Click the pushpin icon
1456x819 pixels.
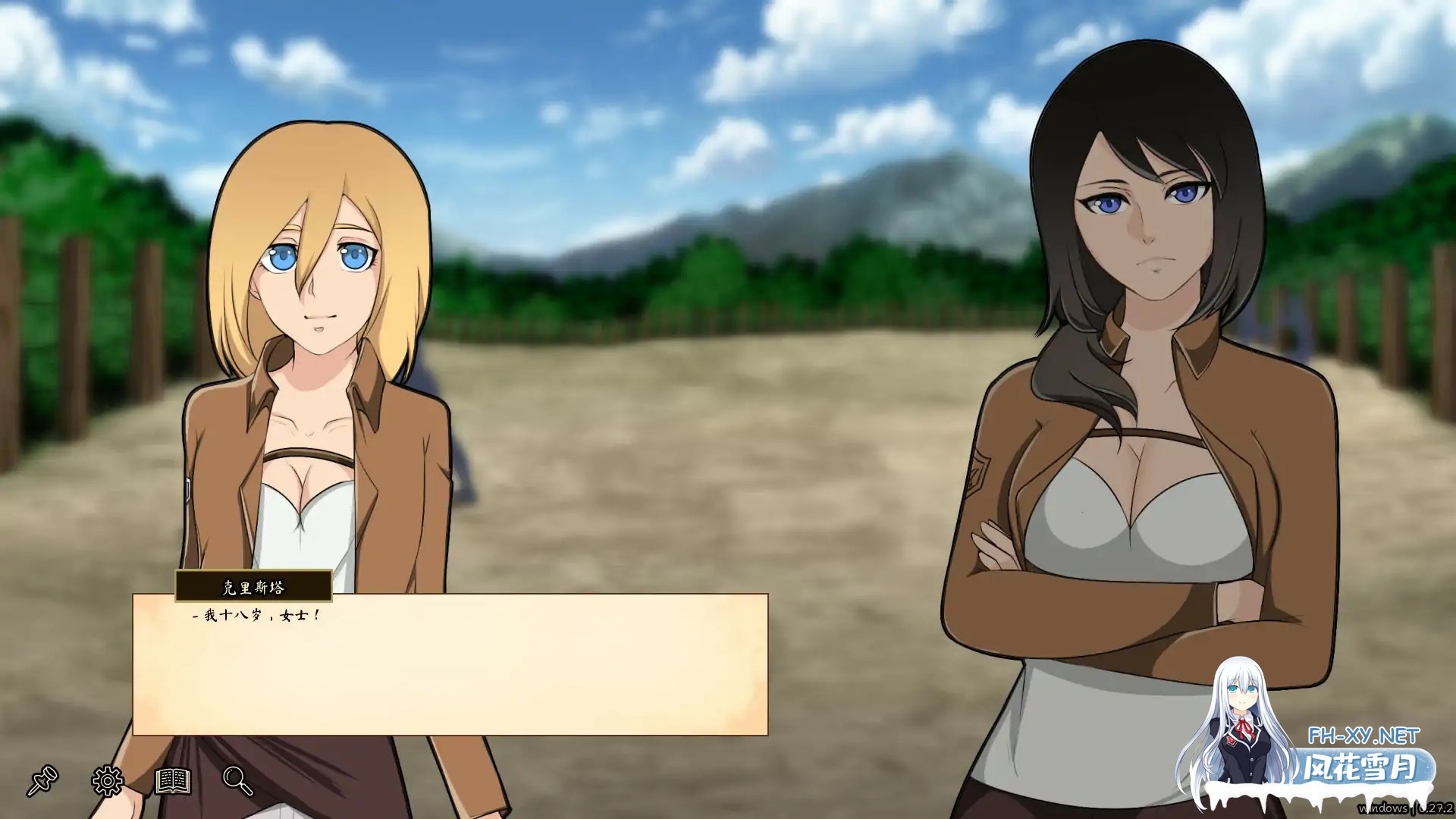pos(42,780)
